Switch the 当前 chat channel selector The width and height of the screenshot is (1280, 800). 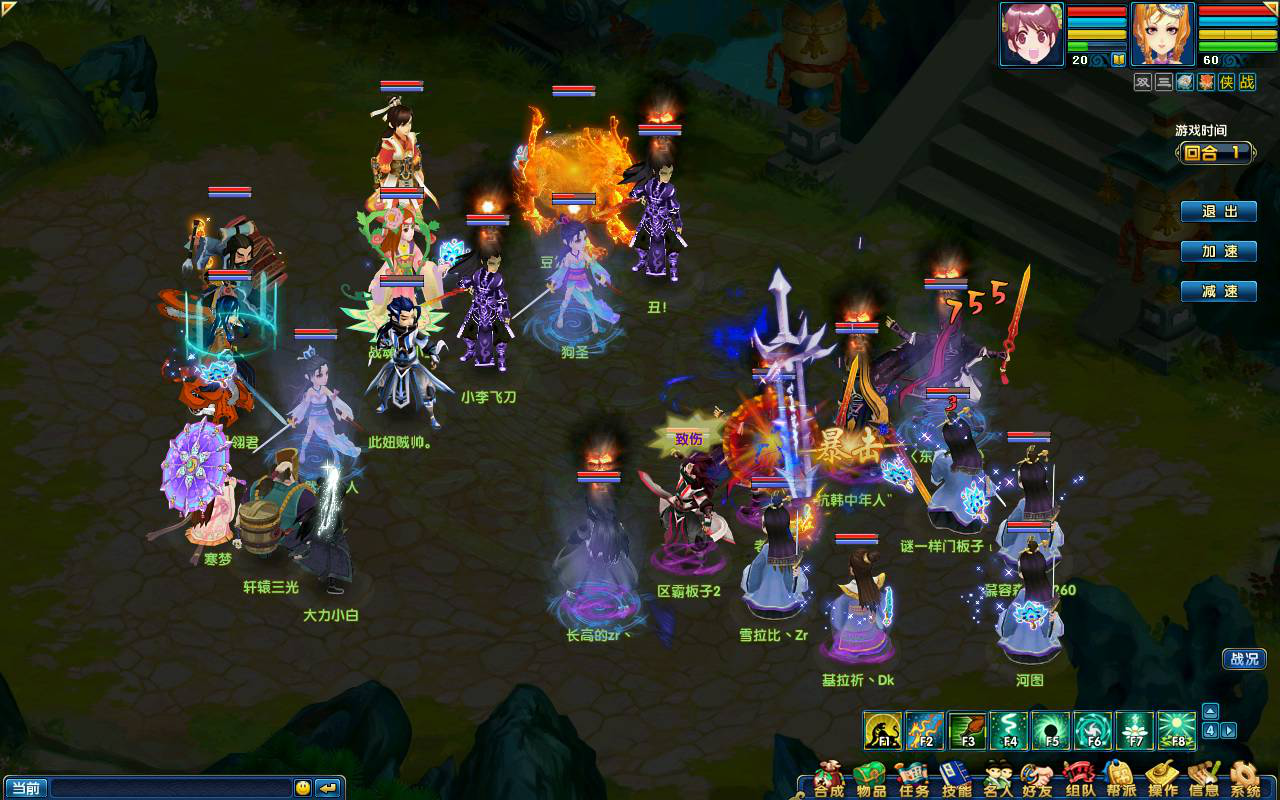coord(25,788)
